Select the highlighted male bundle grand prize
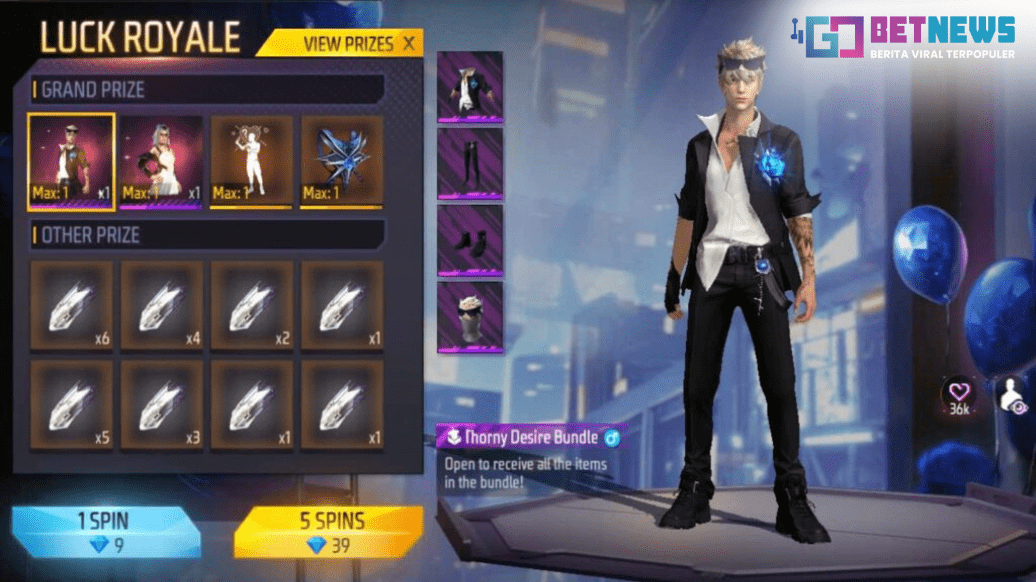 point(71,162)
